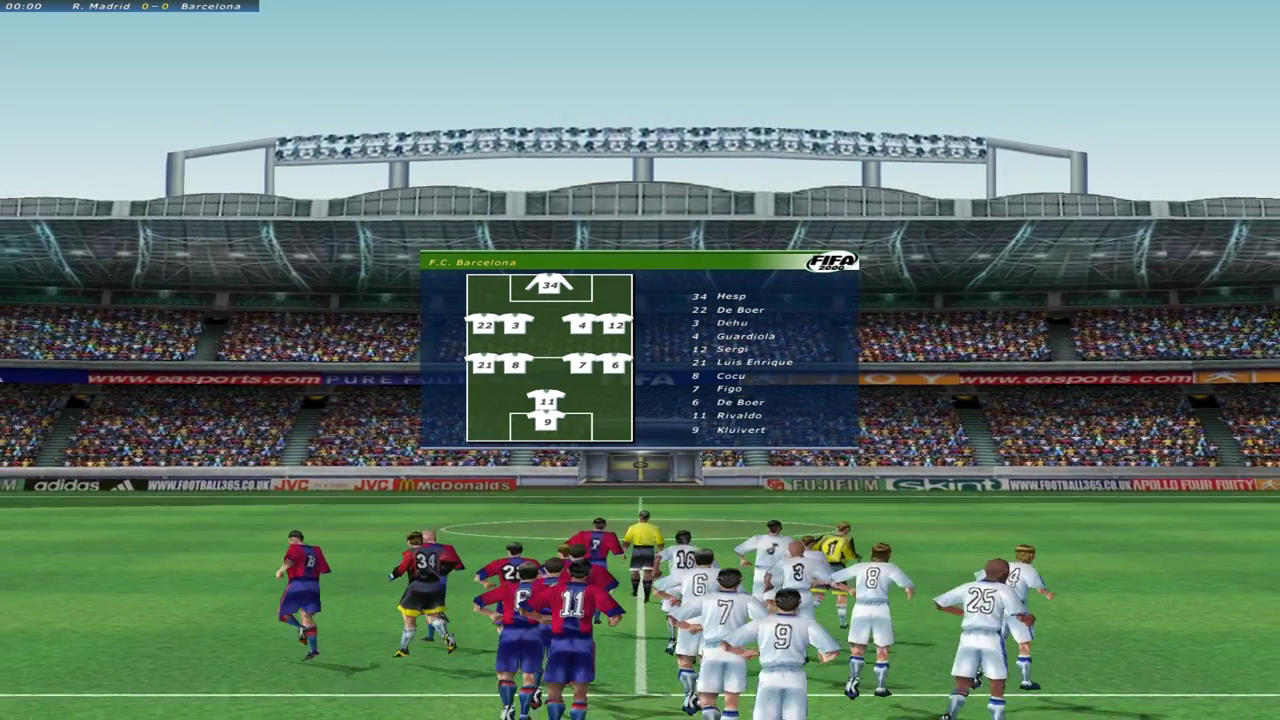Select De Boer number 22 in list
The image size is (1280, 720).
(740, 310)
